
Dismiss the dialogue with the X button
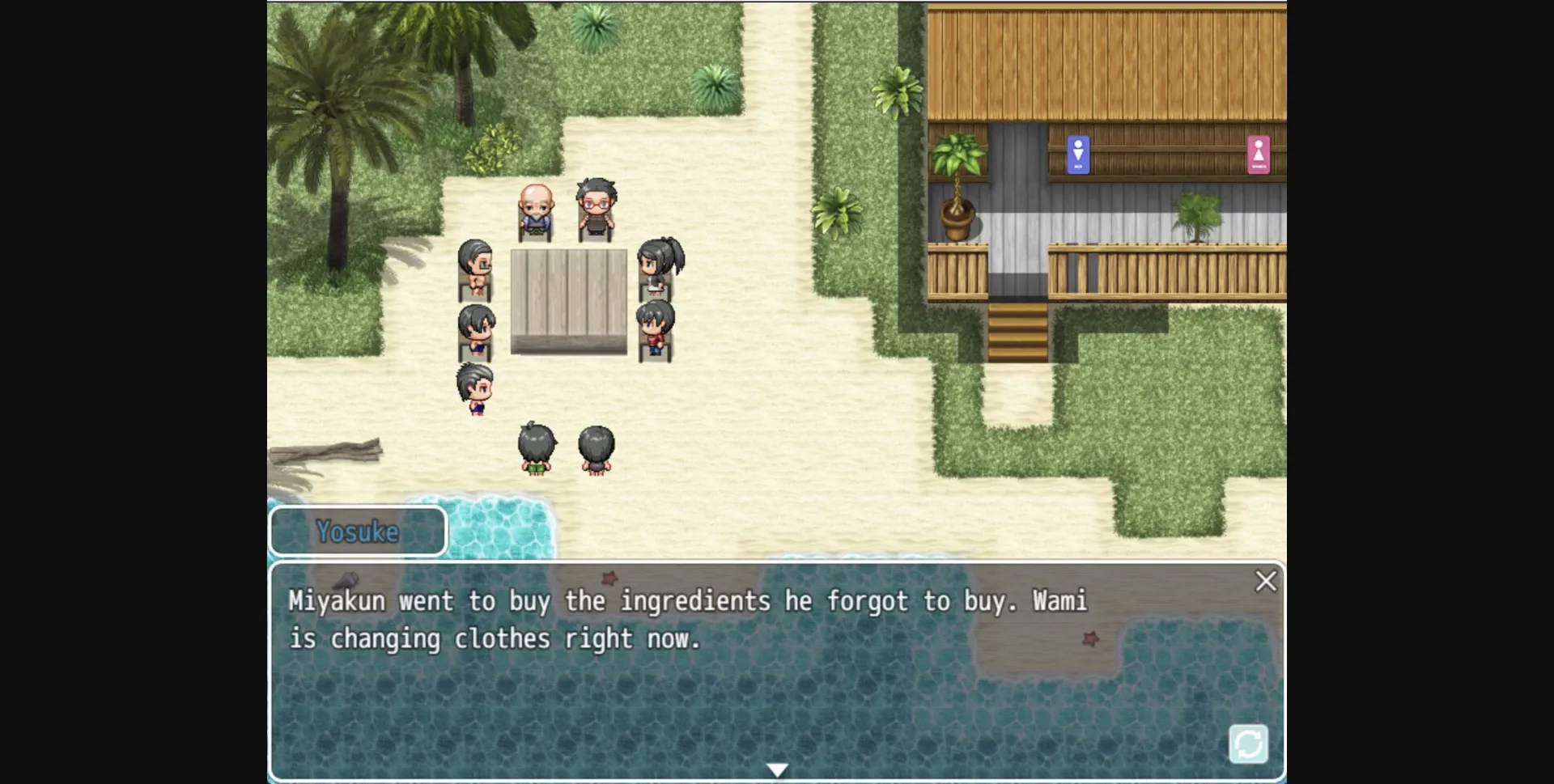point(1266,581)
